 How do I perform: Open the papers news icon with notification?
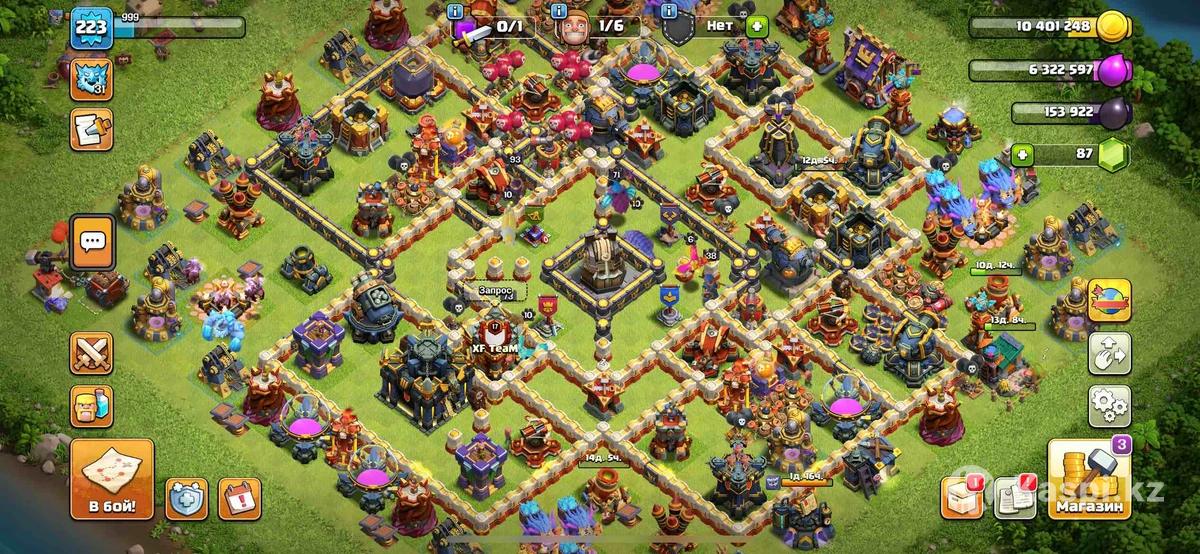tap(1015, 498)
